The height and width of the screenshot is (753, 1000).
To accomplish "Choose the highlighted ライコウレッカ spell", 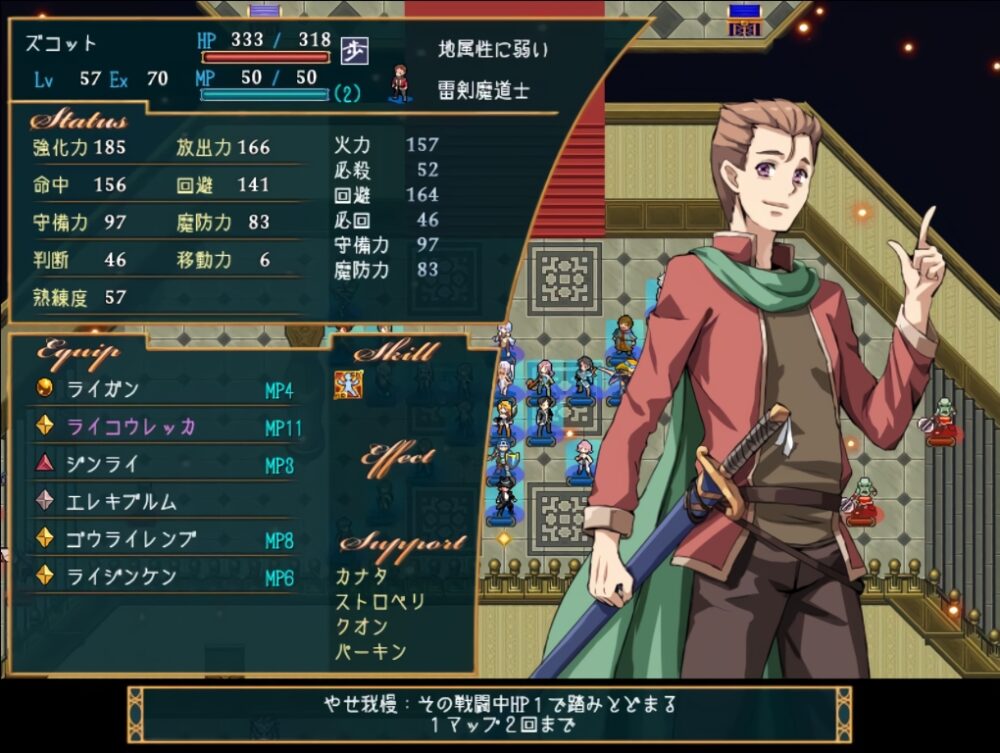I will pos(130,428).
